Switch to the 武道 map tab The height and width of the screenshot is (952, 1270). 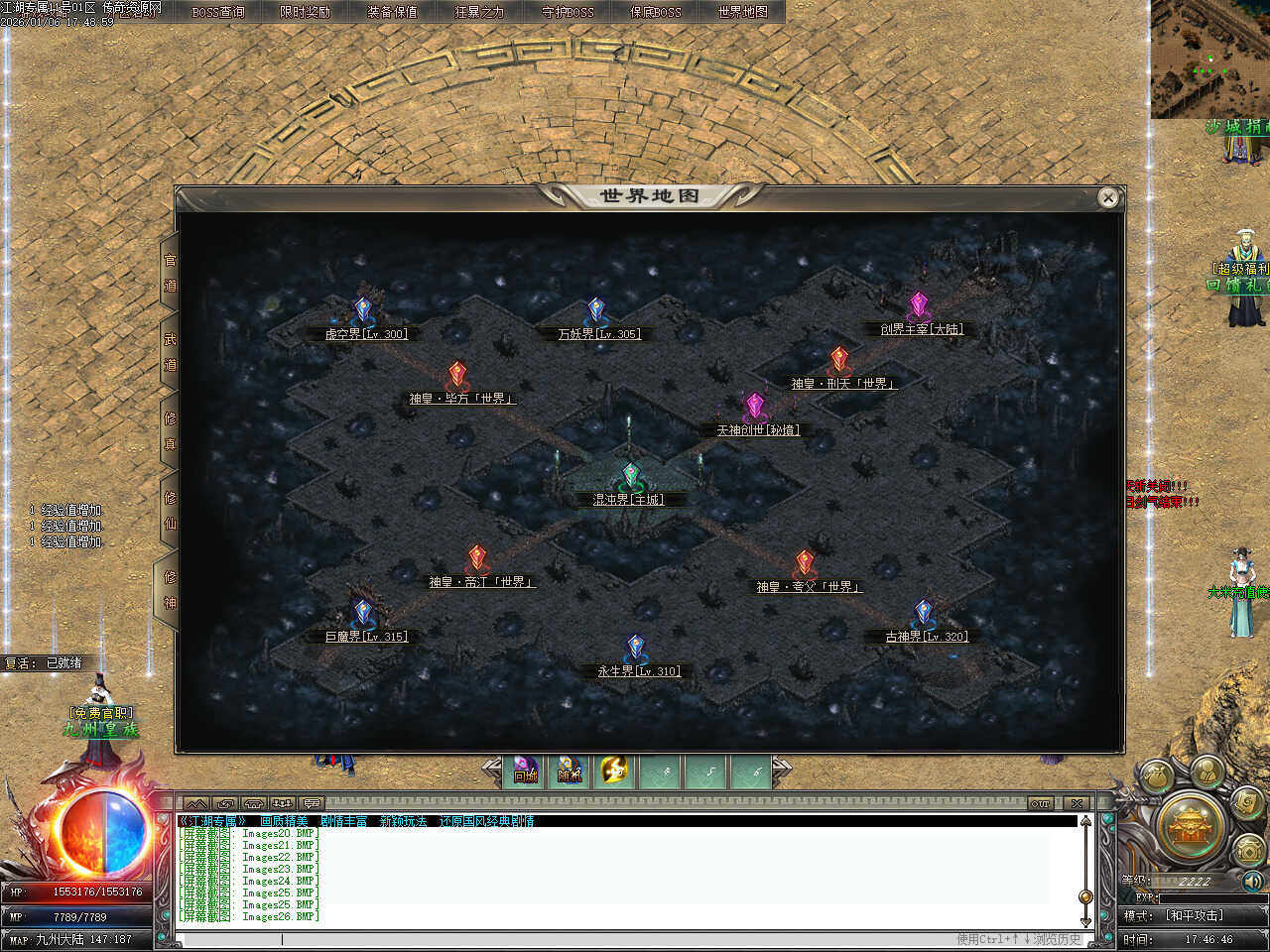(x=170, y=352)
